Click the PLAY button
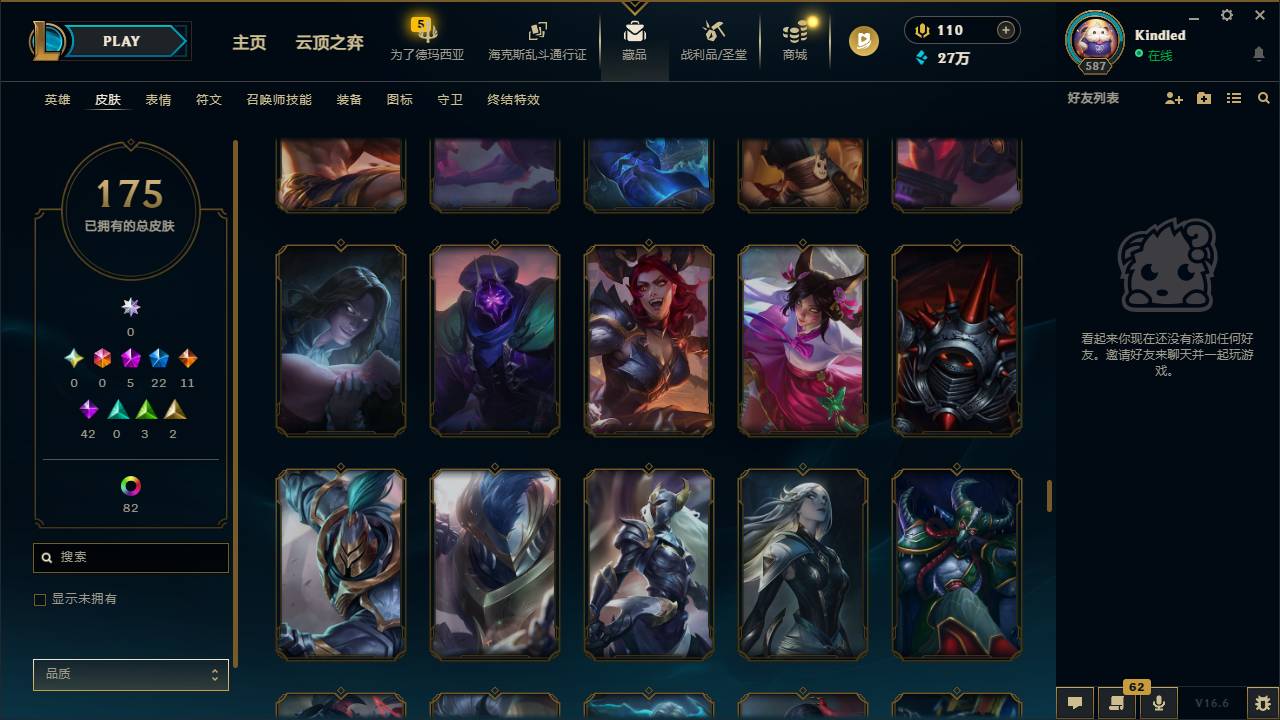 point(121,41)
